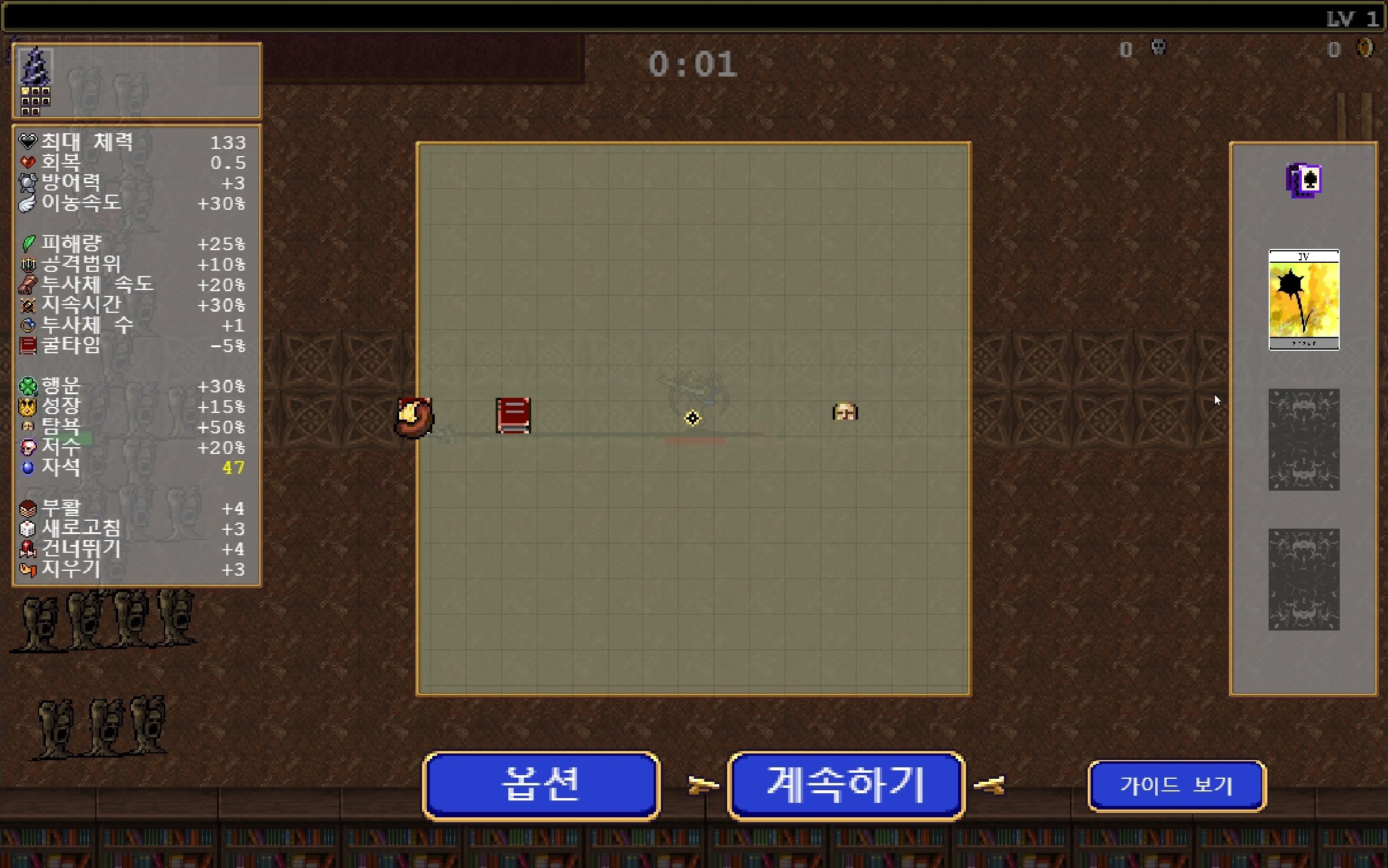Click the crown growth (성장) icon
Screen dimensions: 1388x868
[x=27, y=407]
